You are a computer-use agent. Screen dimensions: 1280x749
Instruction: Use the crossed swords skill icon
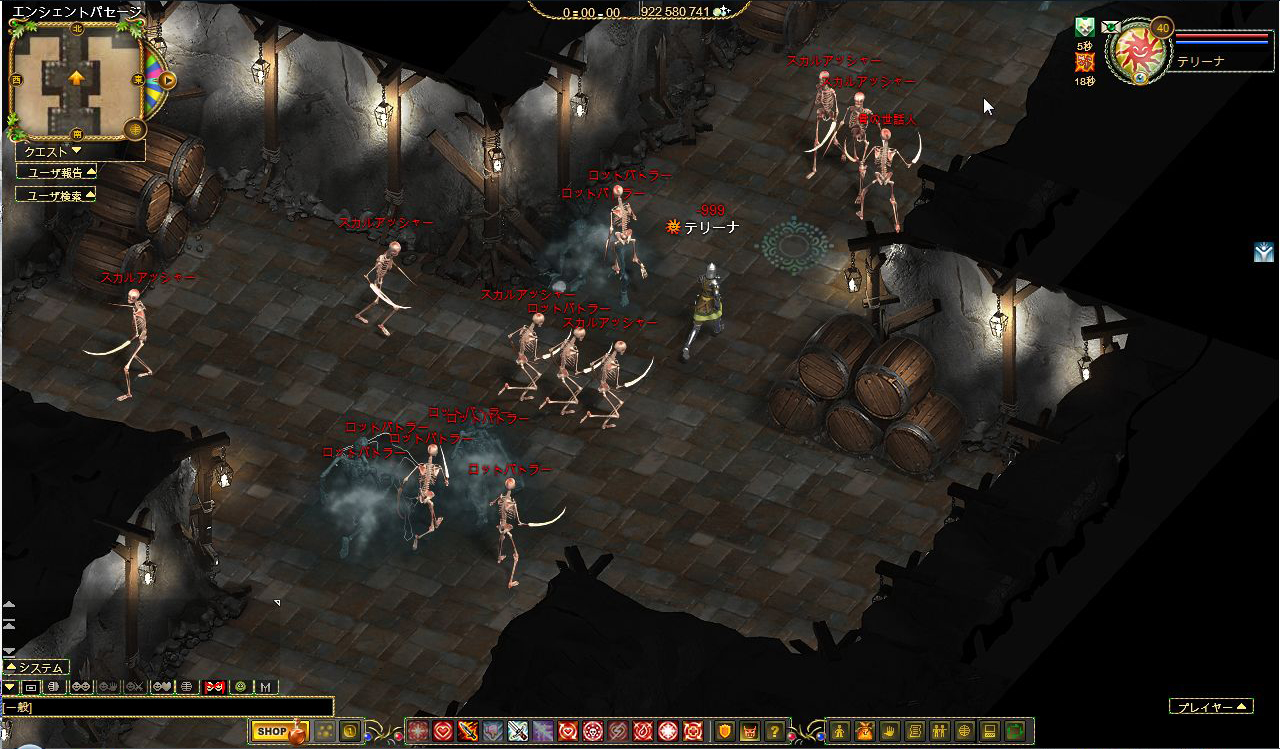[x=517, y=731]
